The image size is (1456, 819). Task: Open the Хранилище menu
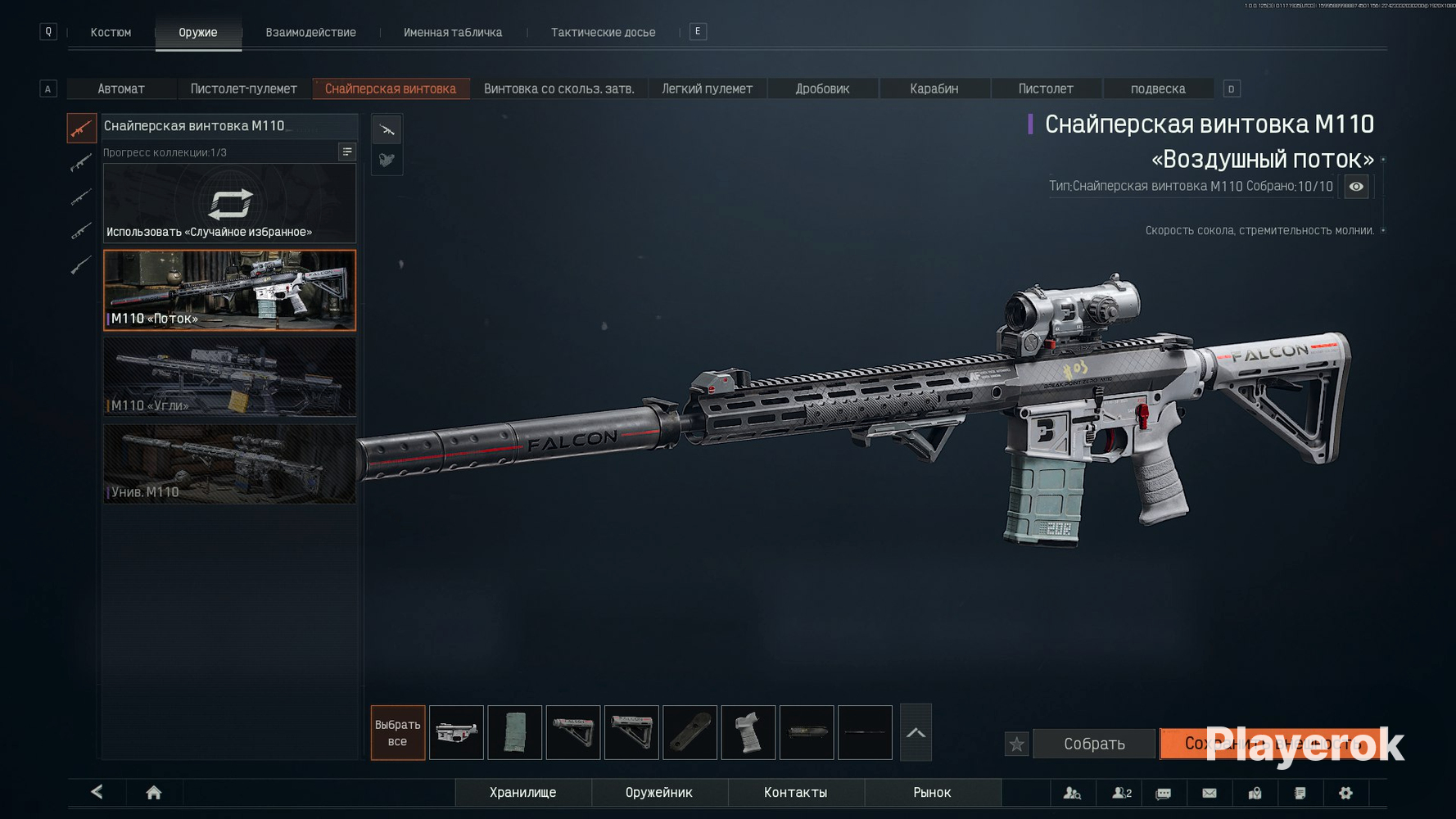coord(522,792)
